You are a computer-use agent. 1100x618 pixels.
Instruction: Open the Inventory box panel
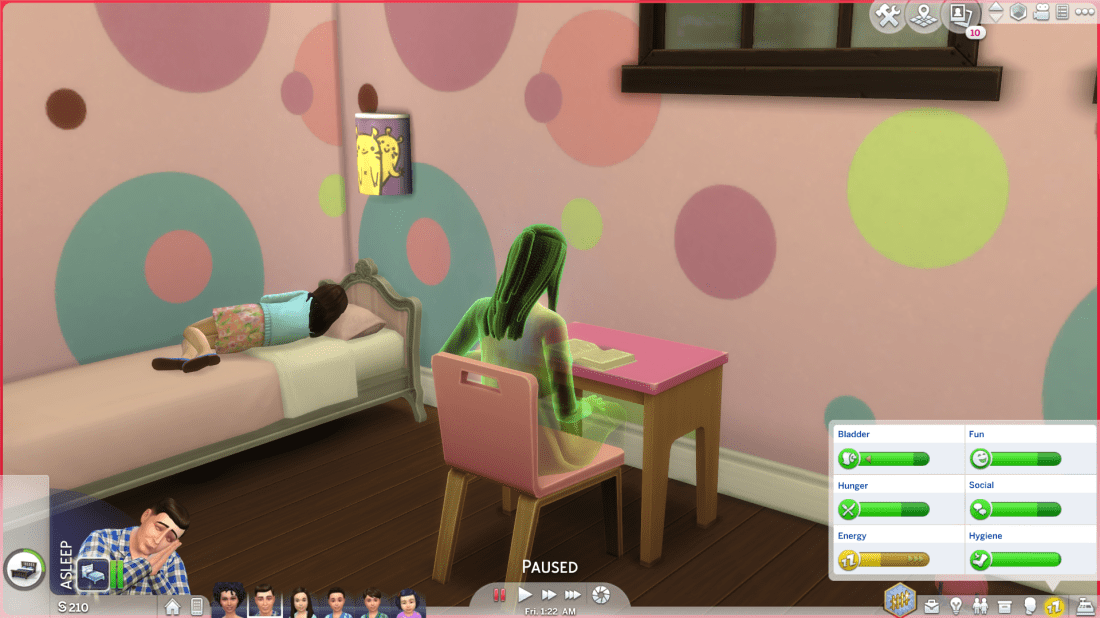[x=1004, y=606]
